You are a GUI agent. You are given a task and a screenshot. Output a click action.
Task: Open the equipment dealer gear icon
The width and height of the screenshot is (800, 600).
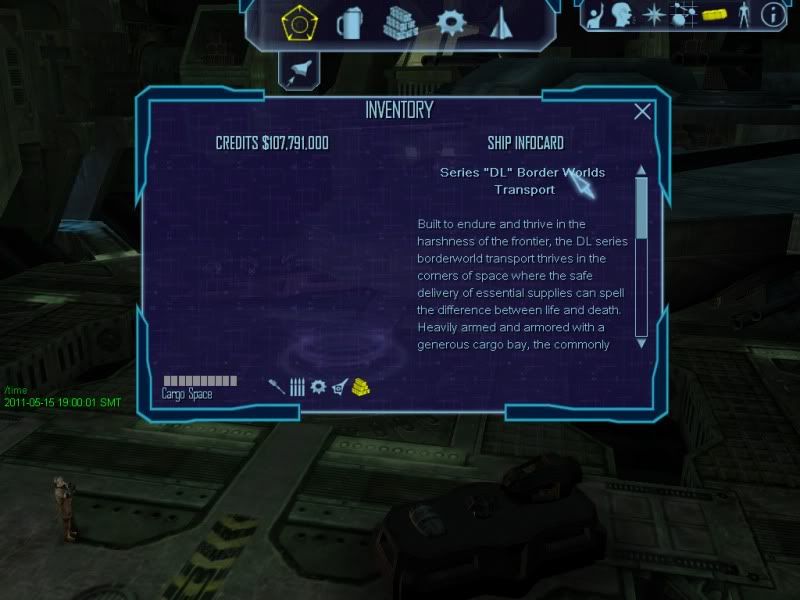coord(451,22)
